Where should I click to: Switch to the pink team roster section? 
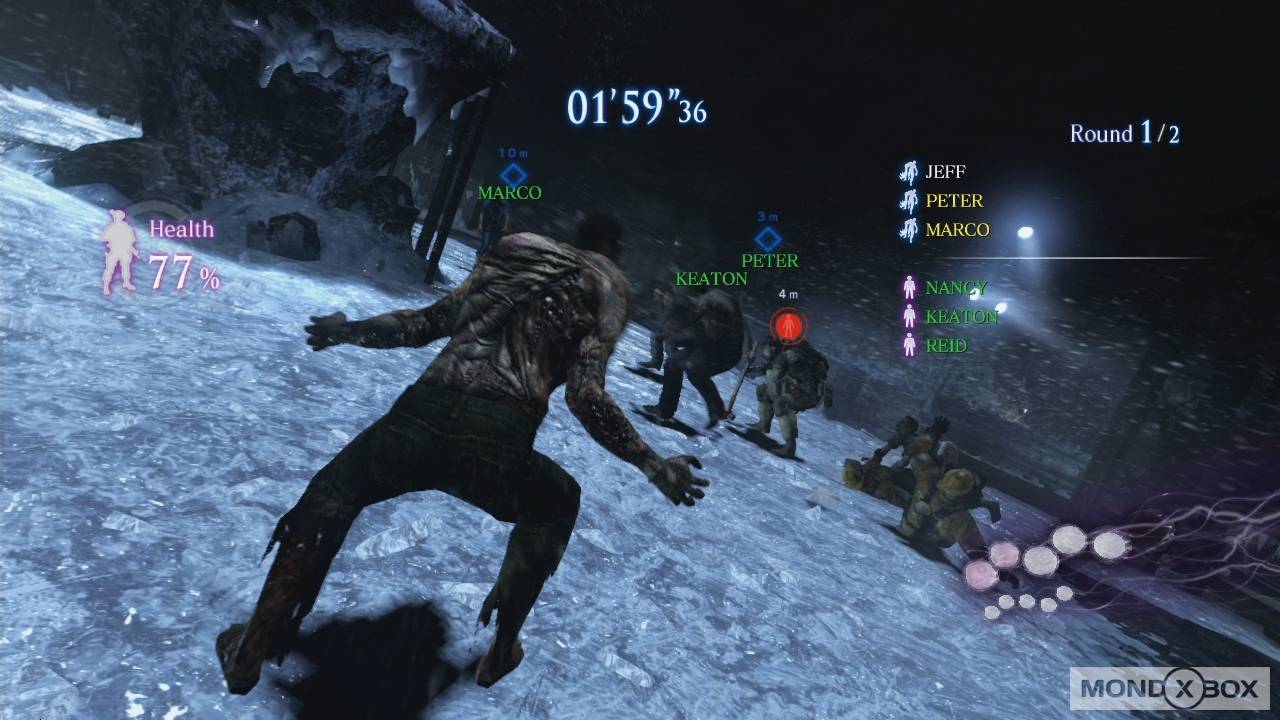[x=940, y=316]
